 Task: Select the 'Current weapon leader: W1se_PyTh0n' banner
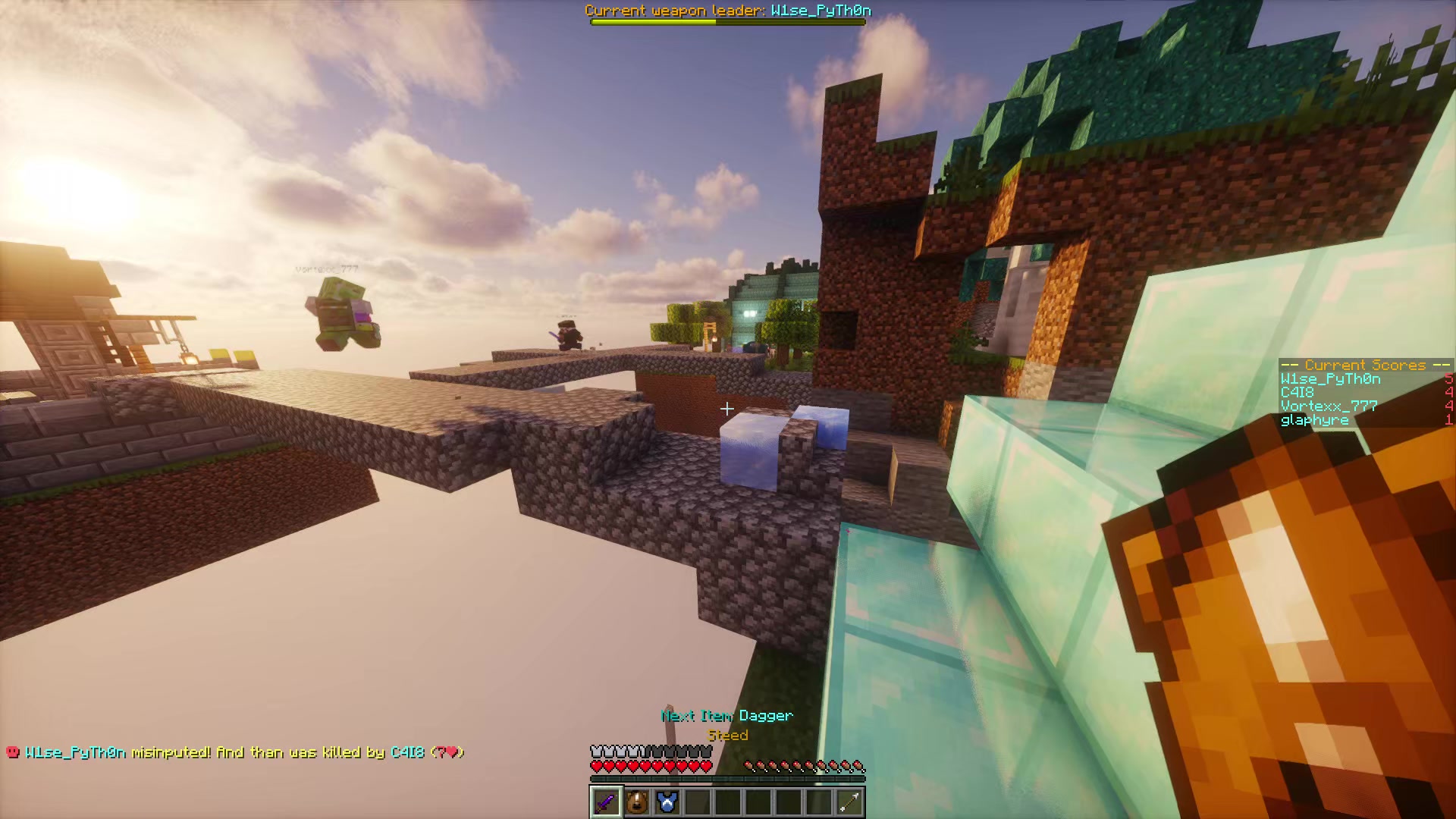tap(726, 11)
